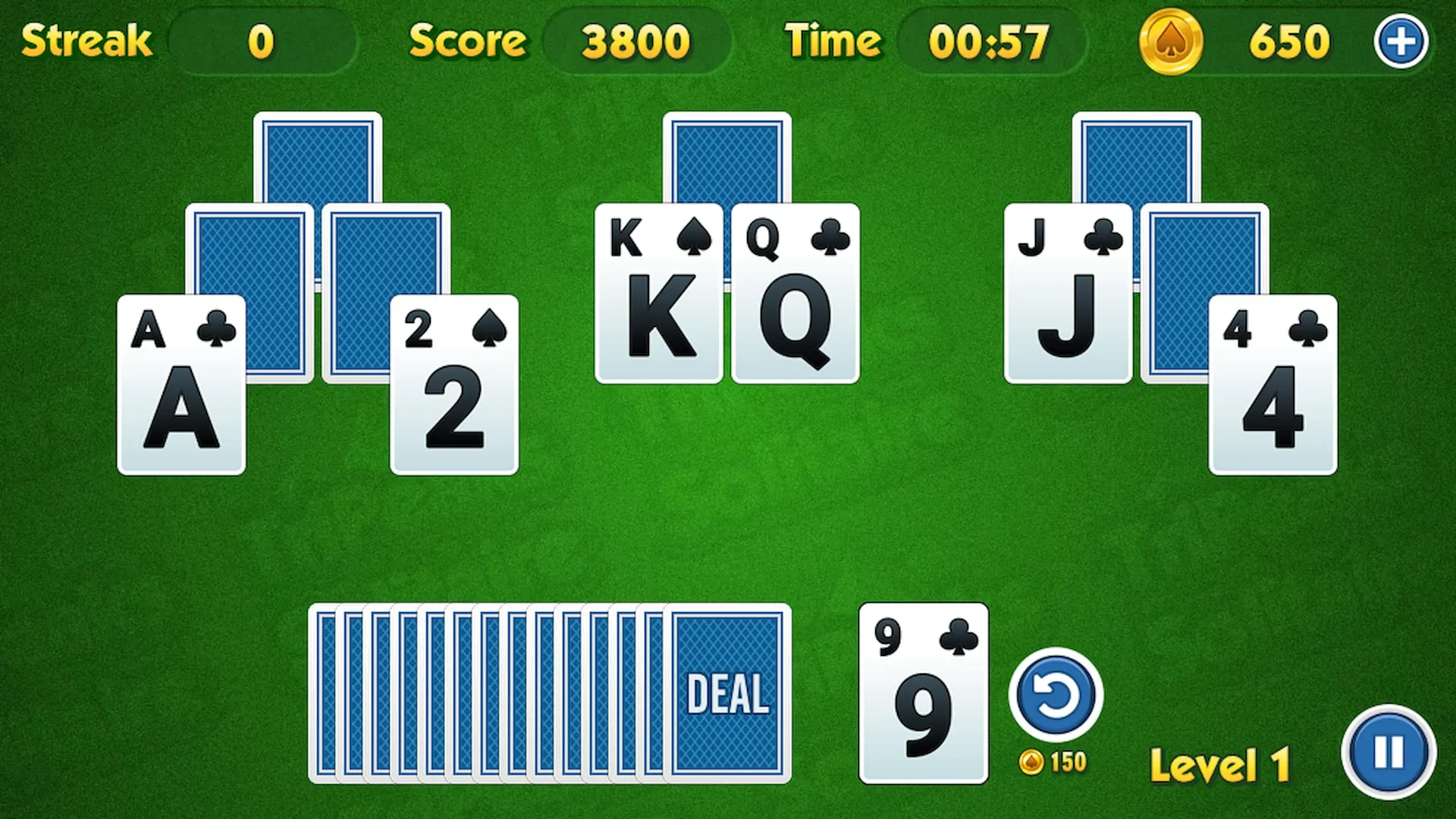Tap the gold spade coin icon
Screen dimensions: 1456x819
click(1171, 42)
